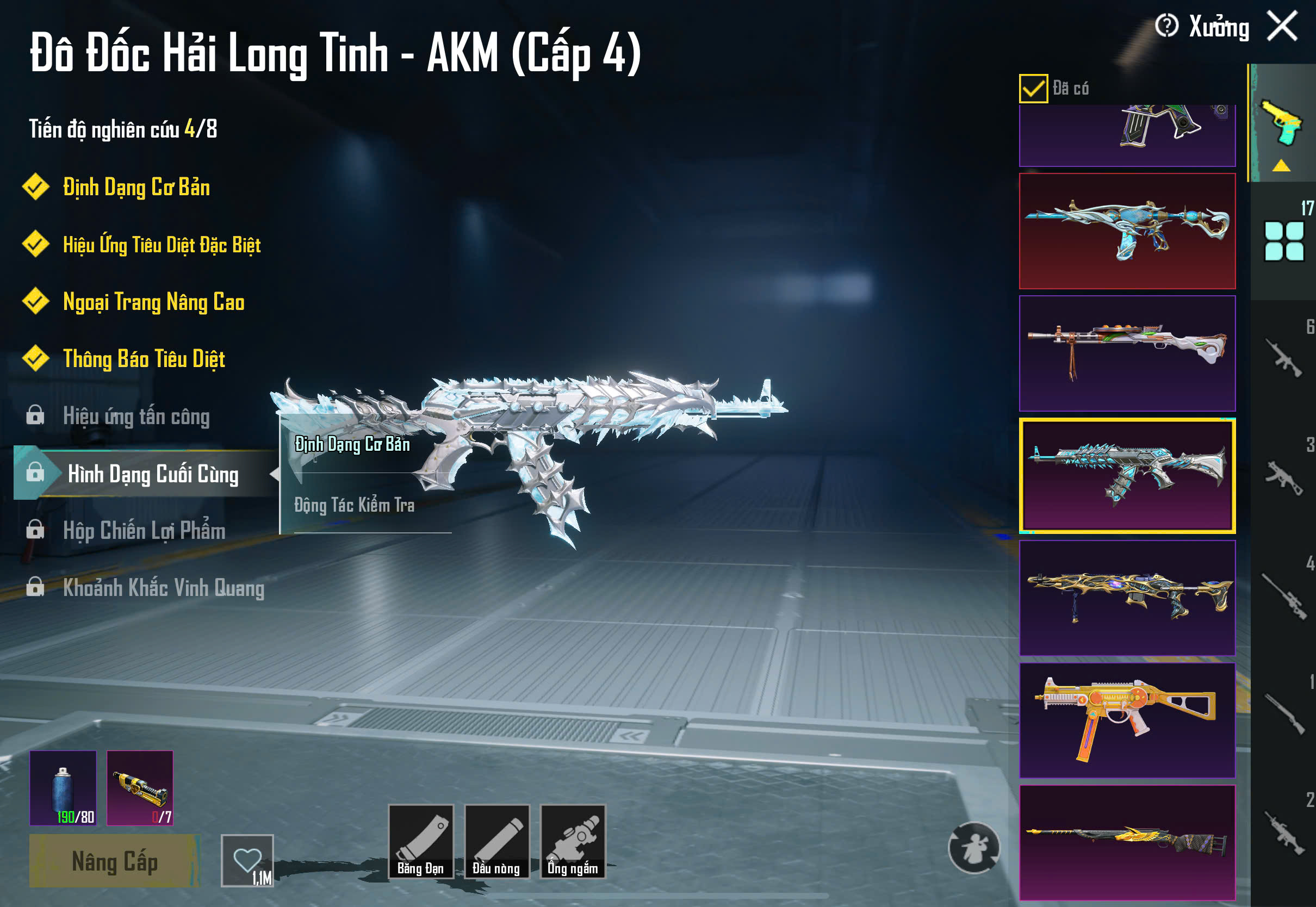Toggle the Đã có owned filter checkbox
This screenshot has width=1316, height=907.
coord(1033,89)
